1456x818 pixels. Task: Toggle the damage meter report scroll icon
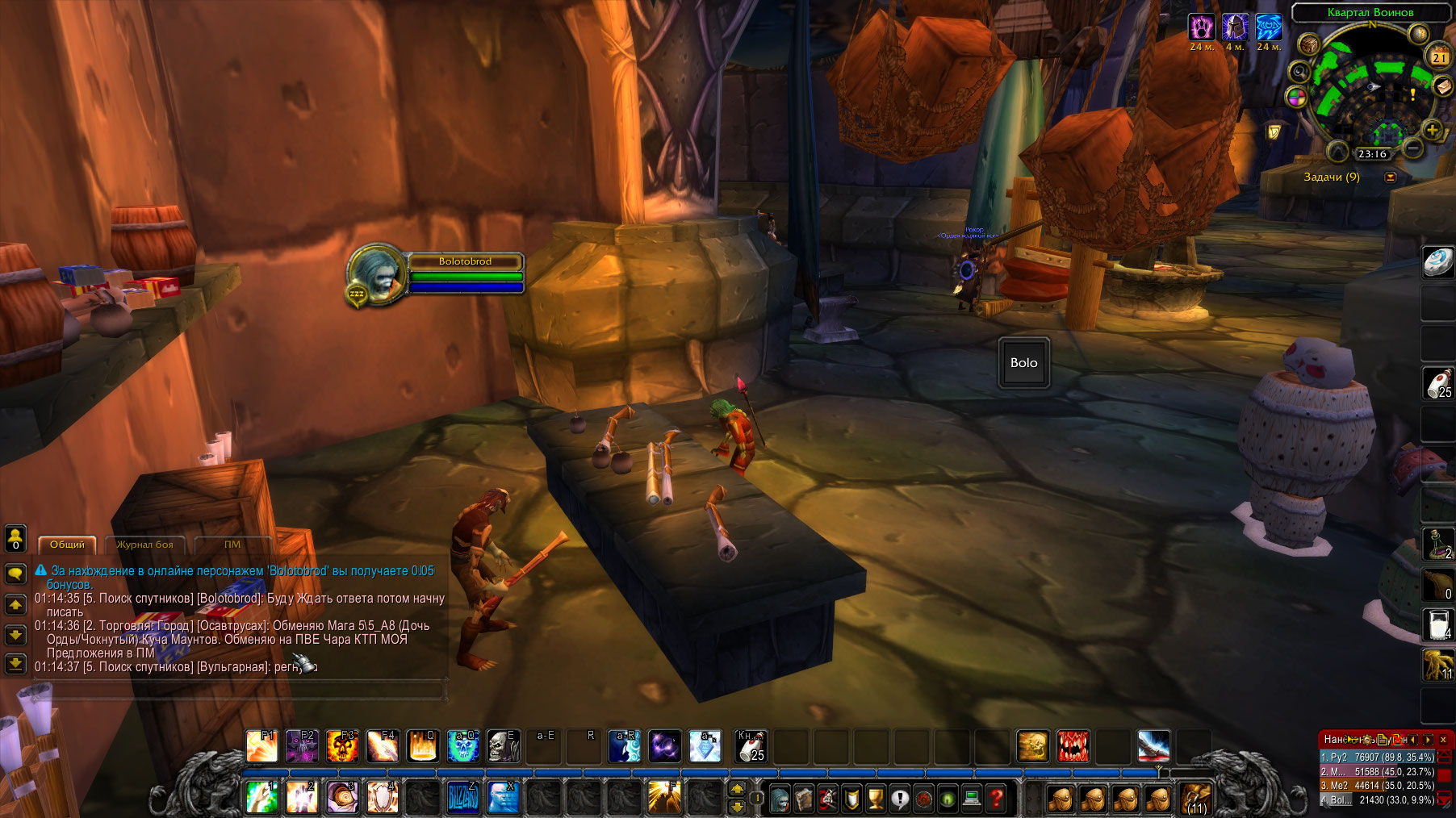[1383, 741]
